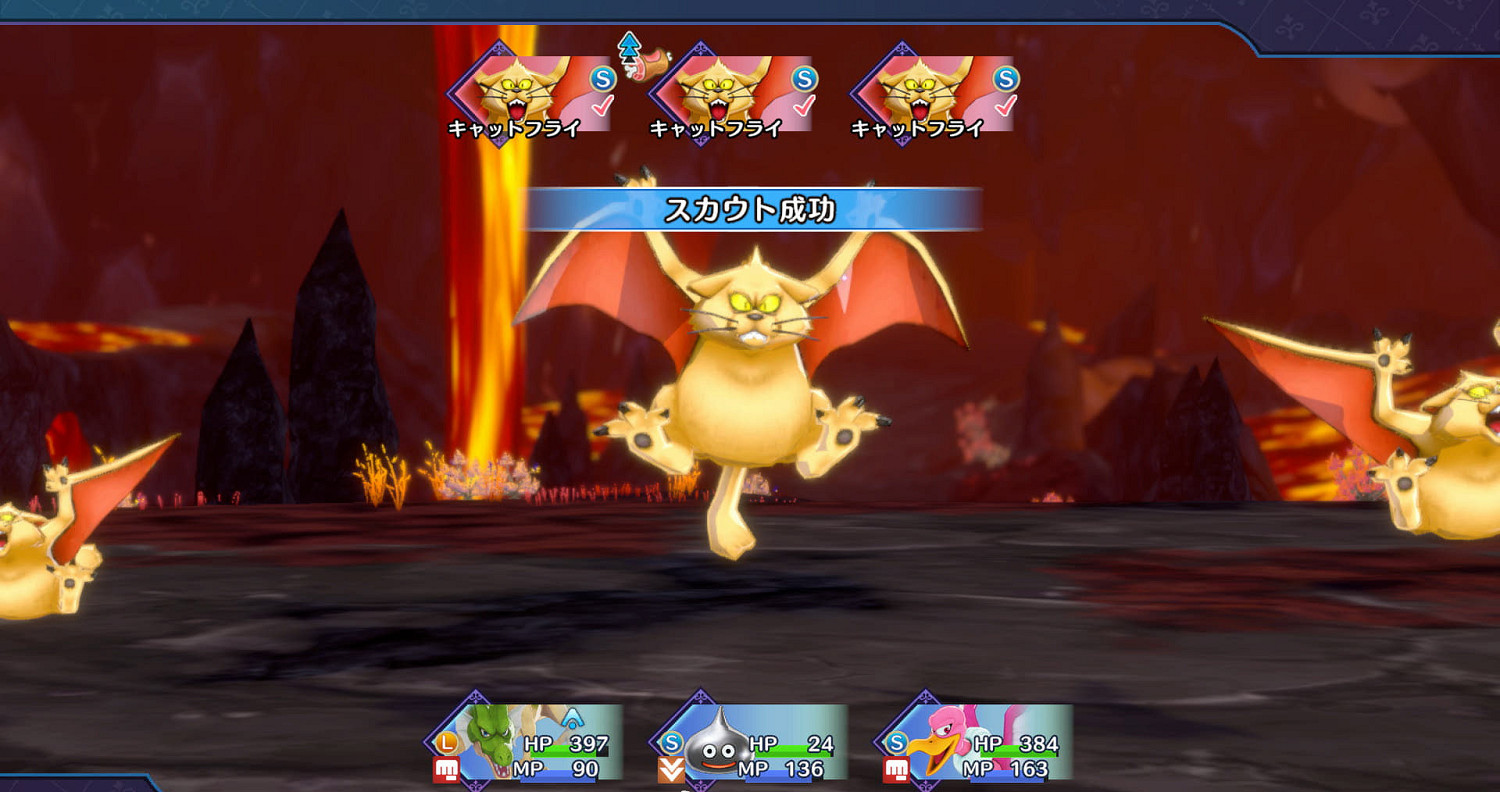The image size is (1500, 792).
Task: Click the スカウト成功 banner
Action: (750, 209)
